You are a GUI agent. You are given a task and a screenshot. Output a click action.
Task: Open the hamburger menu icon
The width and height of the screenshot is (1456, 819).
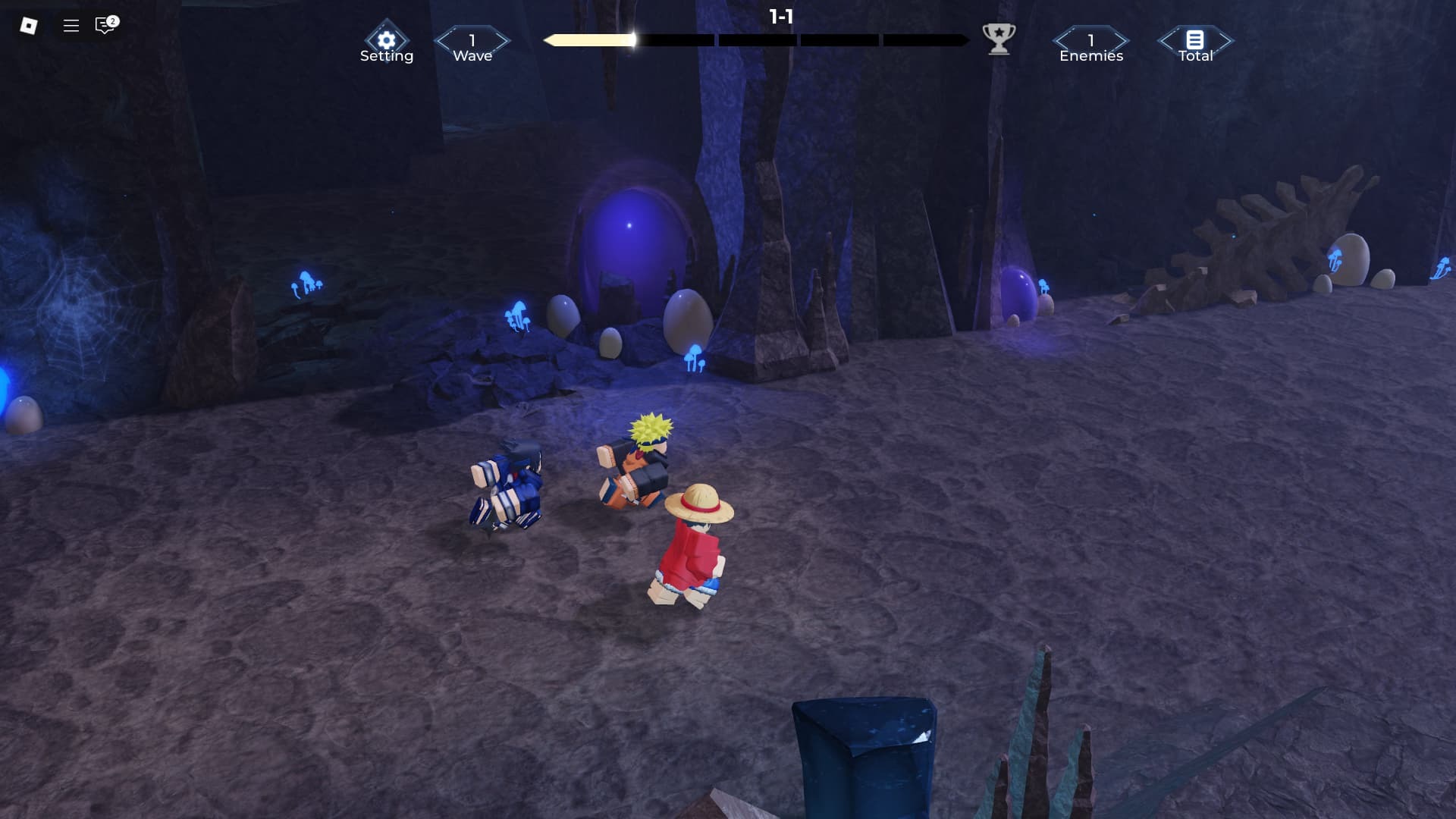[71, 26]
